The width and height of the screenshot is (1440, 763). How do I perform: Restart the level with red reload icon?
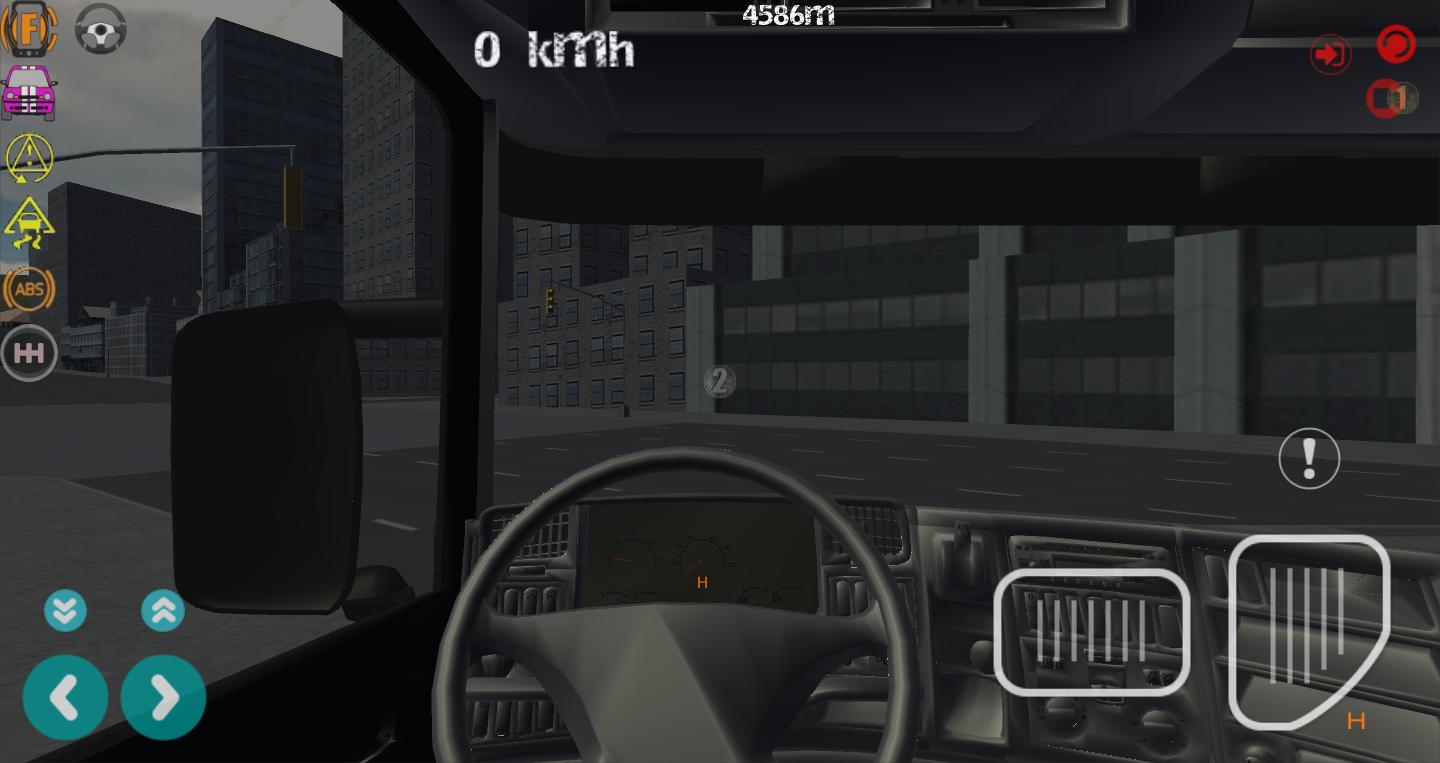[1396, 44]
